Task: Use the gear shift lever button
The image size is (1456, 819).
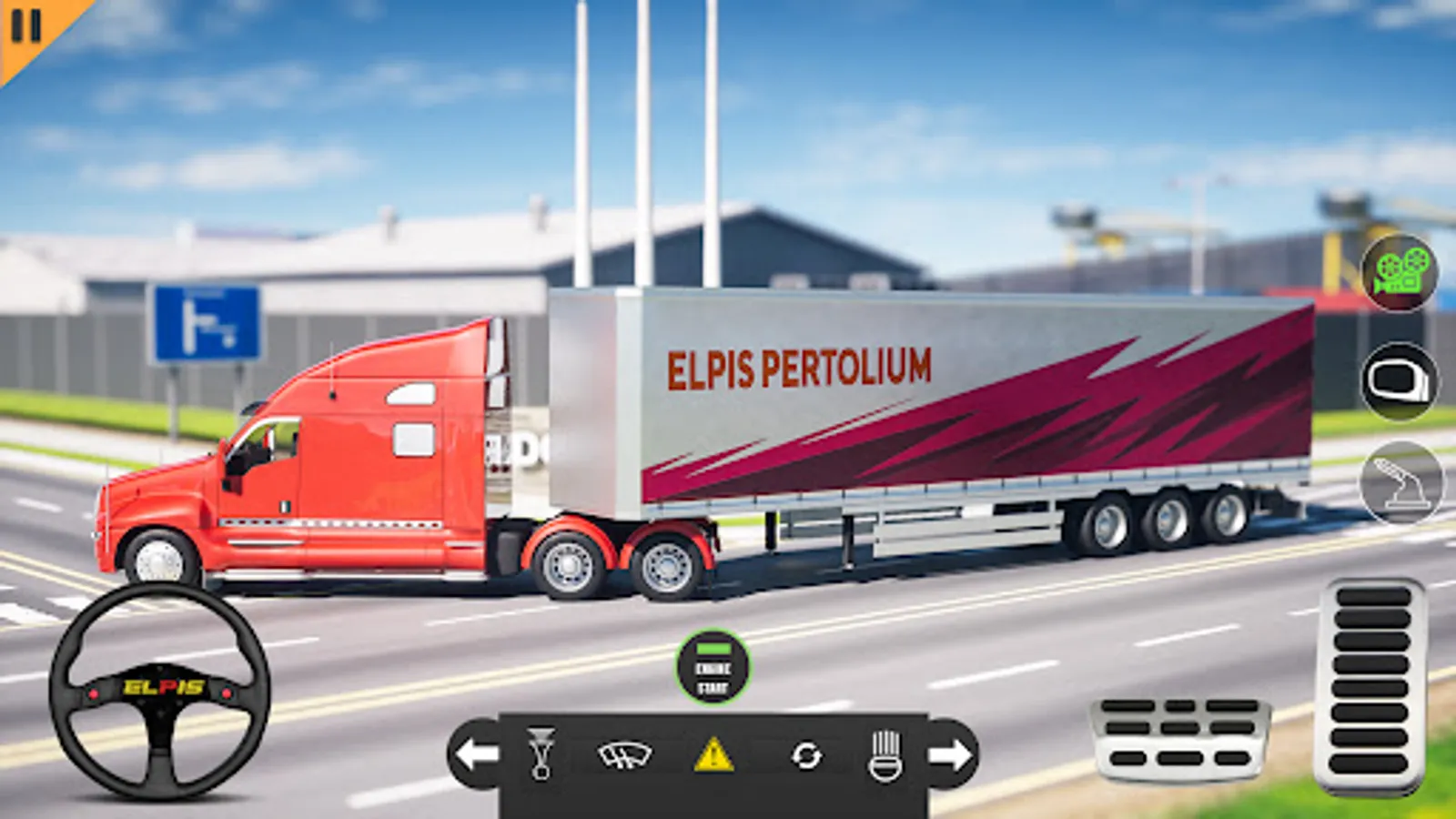Action: click(1401, 483)
